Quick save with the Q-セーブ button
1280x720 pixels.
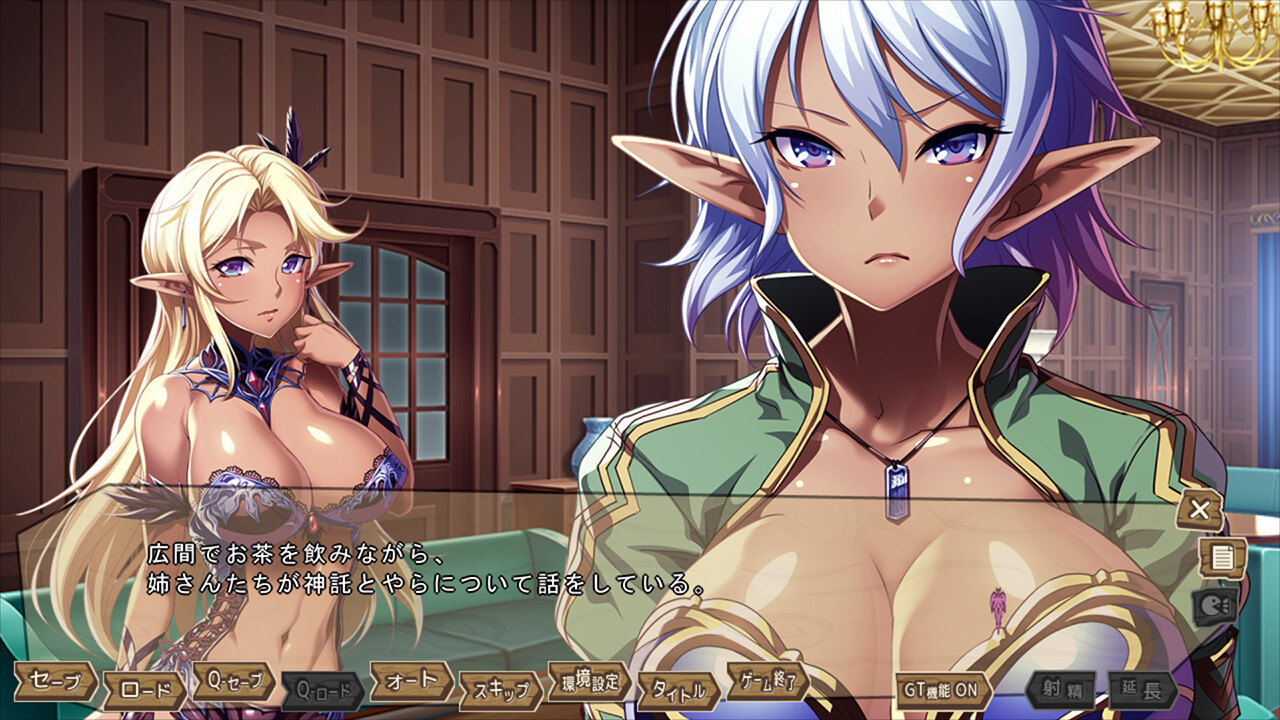click(233, 681)
